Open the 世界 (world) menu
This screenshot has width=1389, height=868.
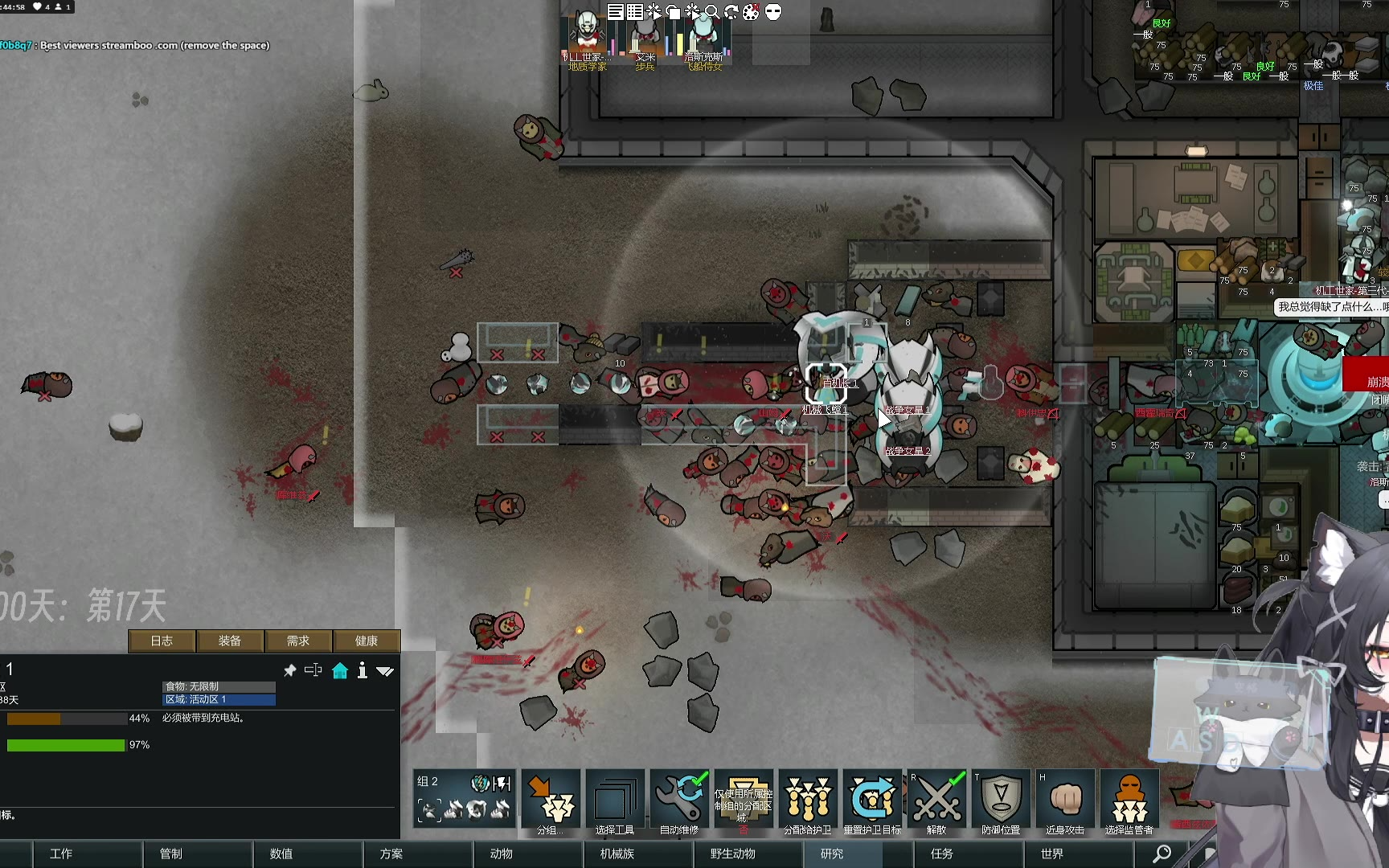click(1052, 854)
